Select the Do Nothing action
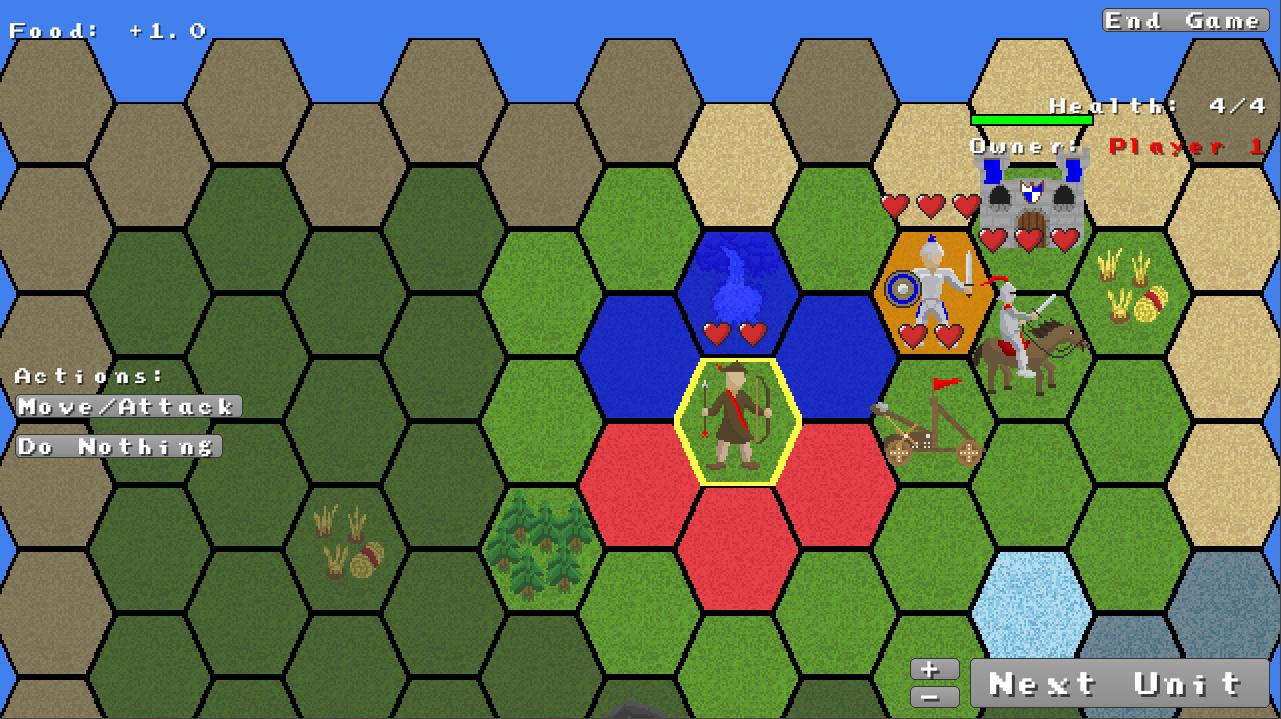The height and width of the screenshot is (719, 1281). tap(118, 446)
